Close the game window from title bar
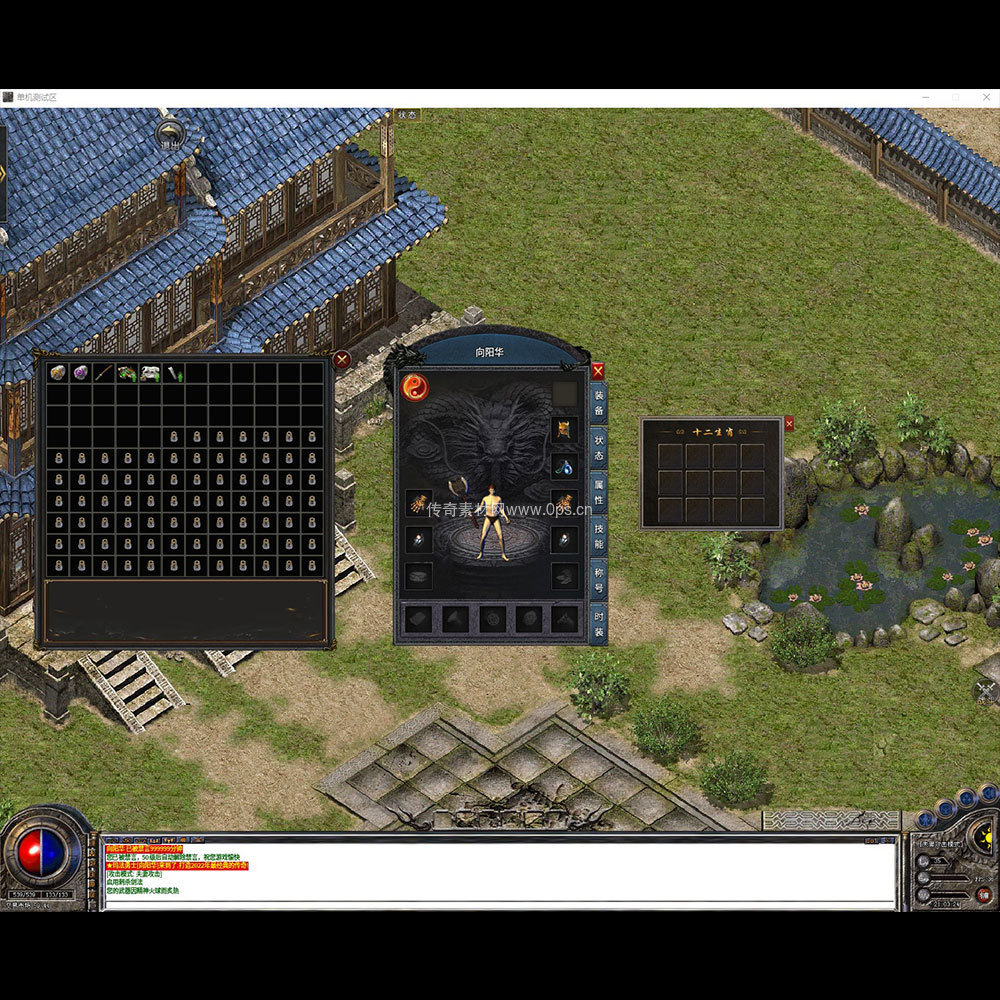 pos(986,97)
